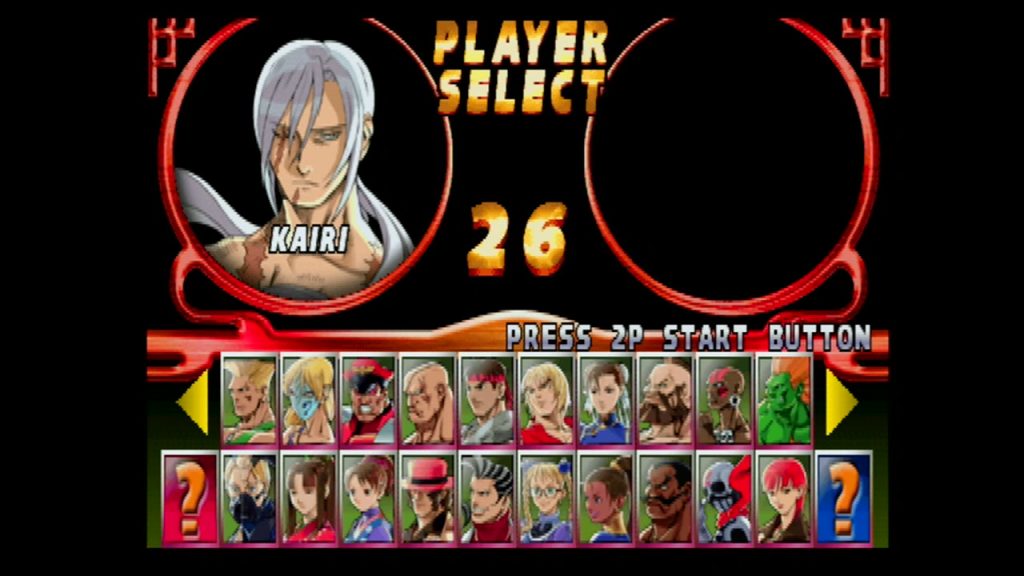Image resolution: width=1024 pixels, height=576 pixels.
Task: Pick the skull-masked Skullomania portrait
Action: [725, 498]
